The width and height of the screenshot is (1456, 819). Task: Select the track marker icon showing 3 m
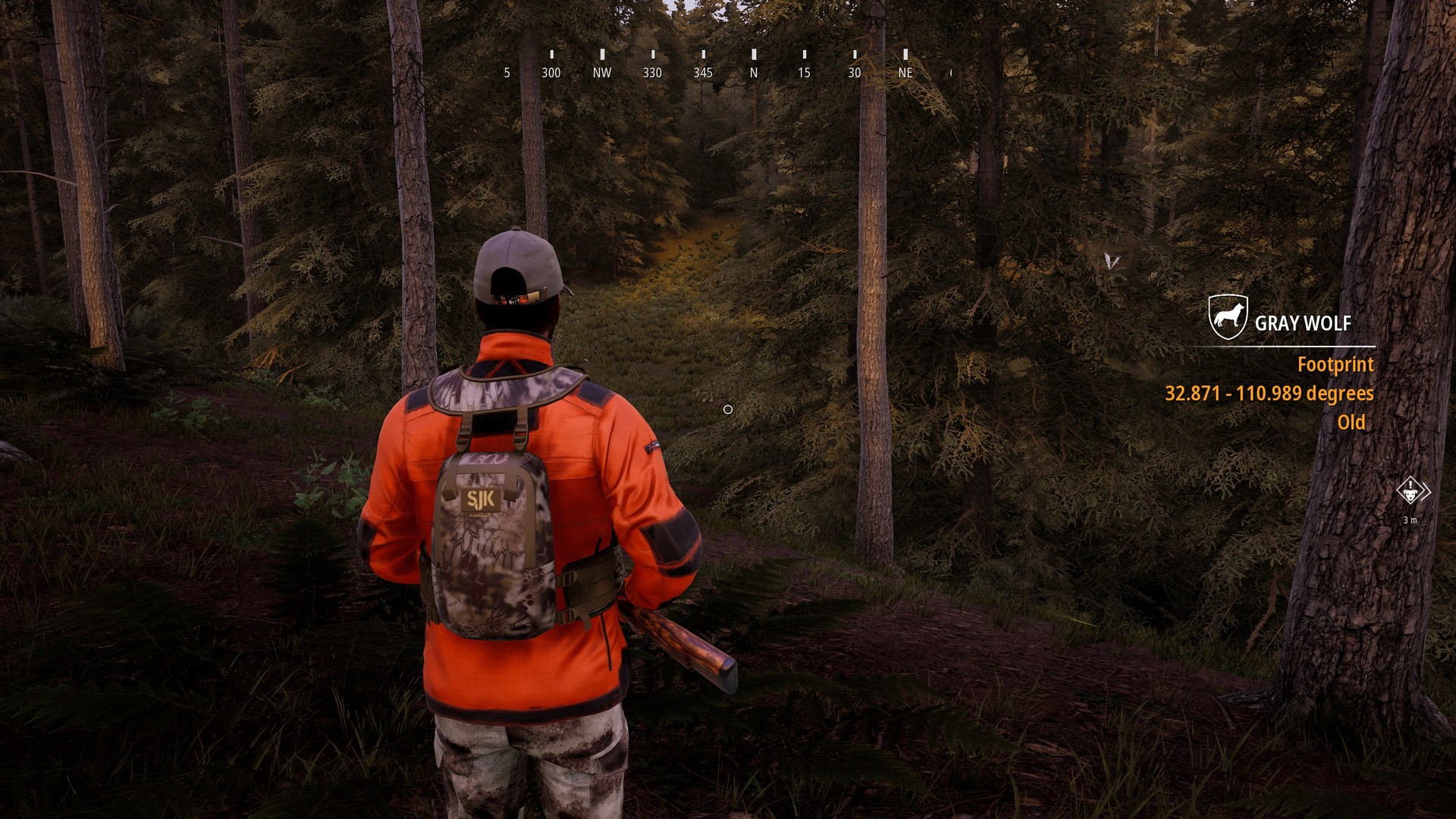click(x=1410, y=492)
